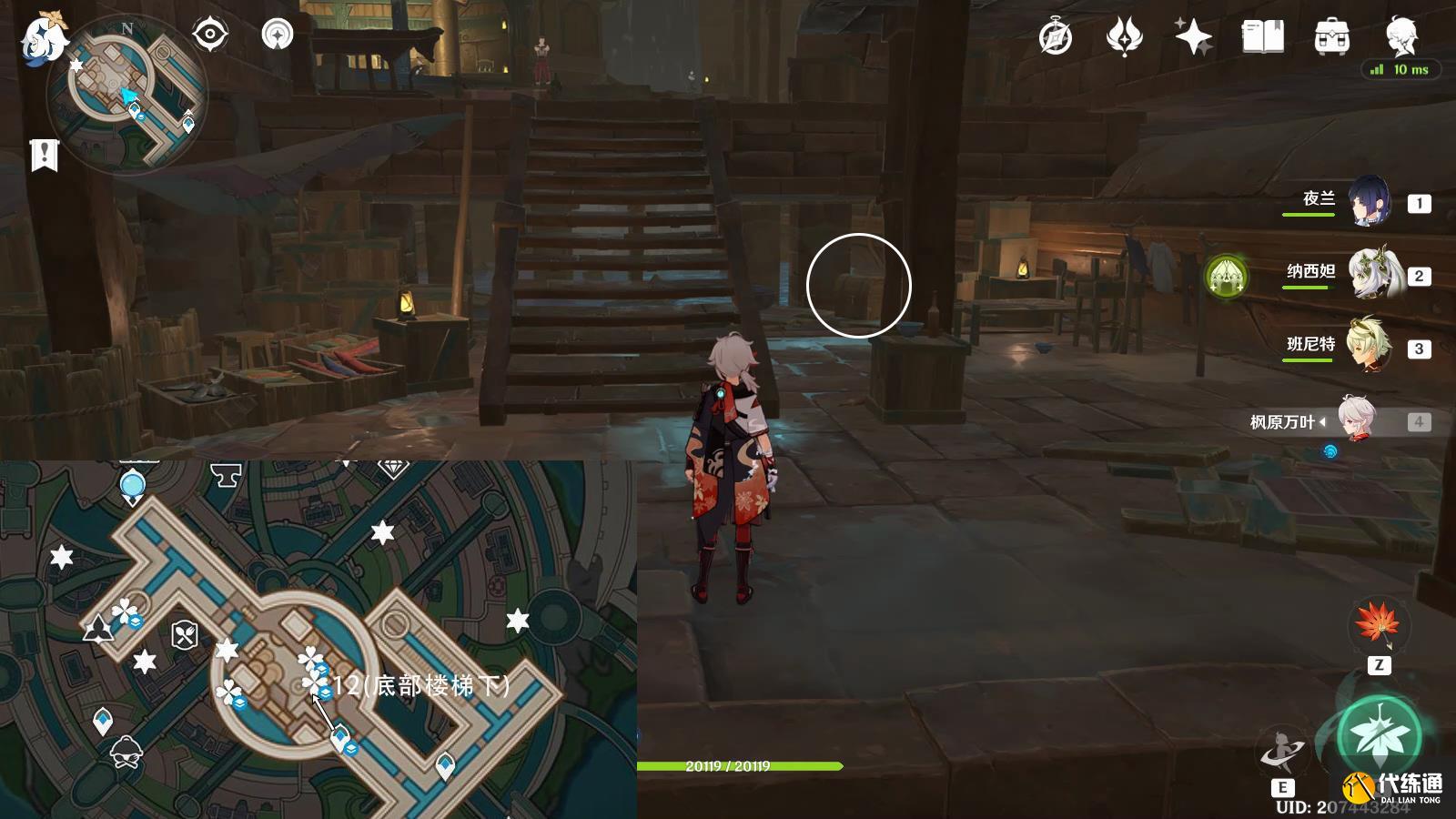The height and width of the screenshot is (819, 1456).
Task: Open the Wish star icon
Action: [x=1193, y=38]
